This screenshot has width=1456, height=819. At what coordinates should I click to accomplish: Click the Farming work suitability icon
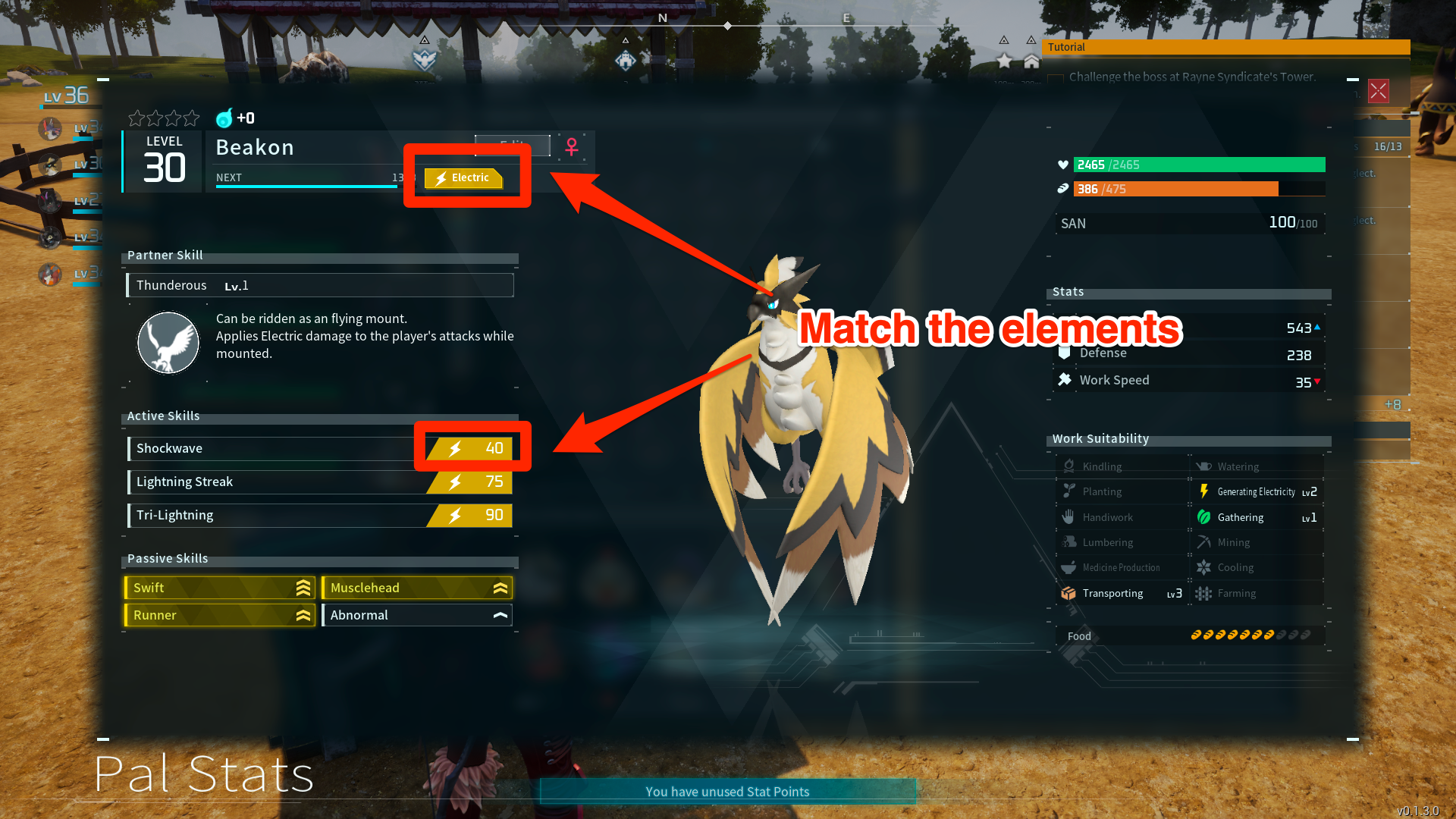coord(1205,593)
